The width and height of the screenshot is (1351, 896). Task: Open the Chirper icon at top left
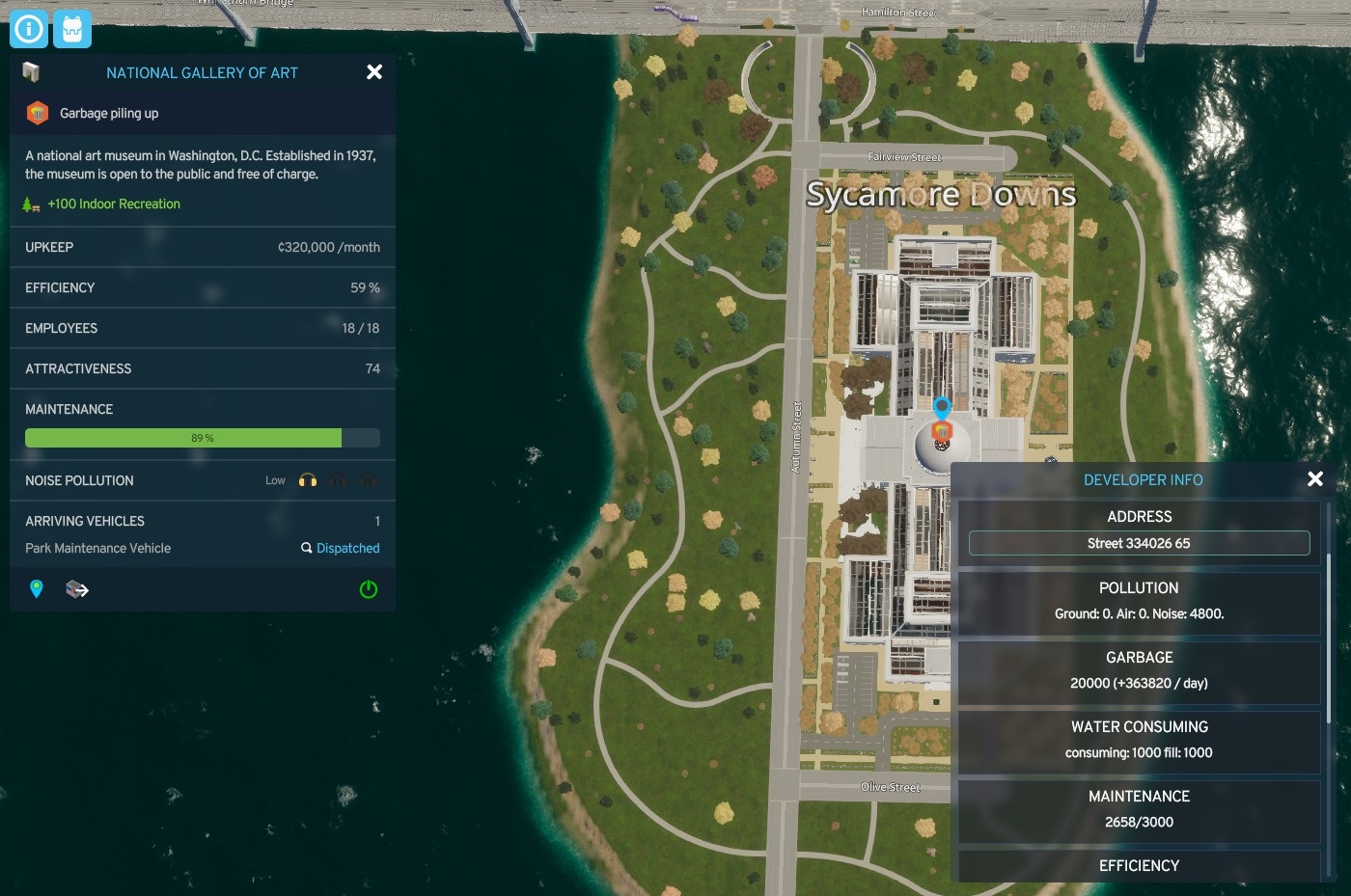point(71,29)
